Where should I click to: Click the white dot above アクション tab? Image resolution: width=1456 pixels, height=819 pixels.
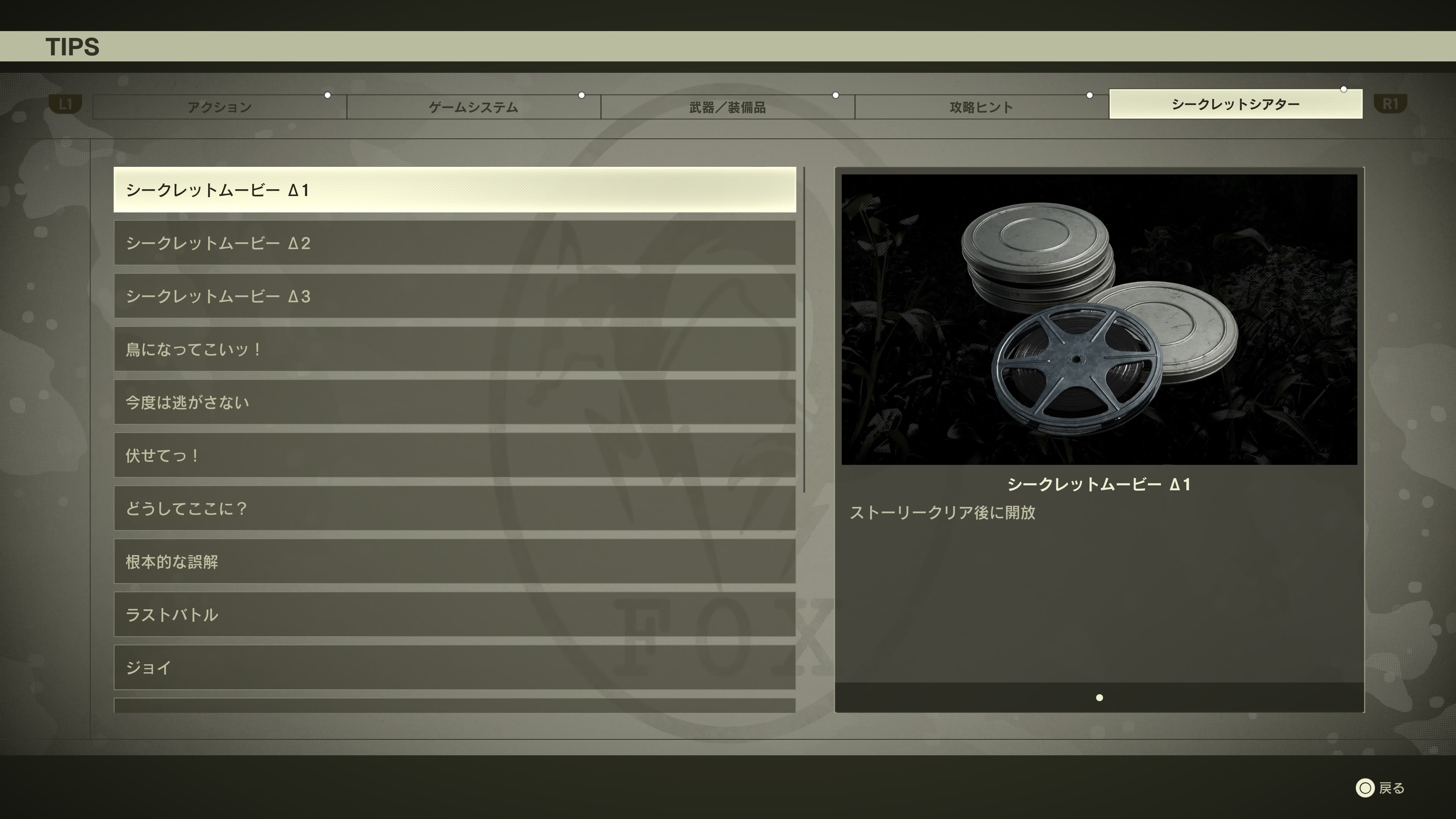pos(328,95)
